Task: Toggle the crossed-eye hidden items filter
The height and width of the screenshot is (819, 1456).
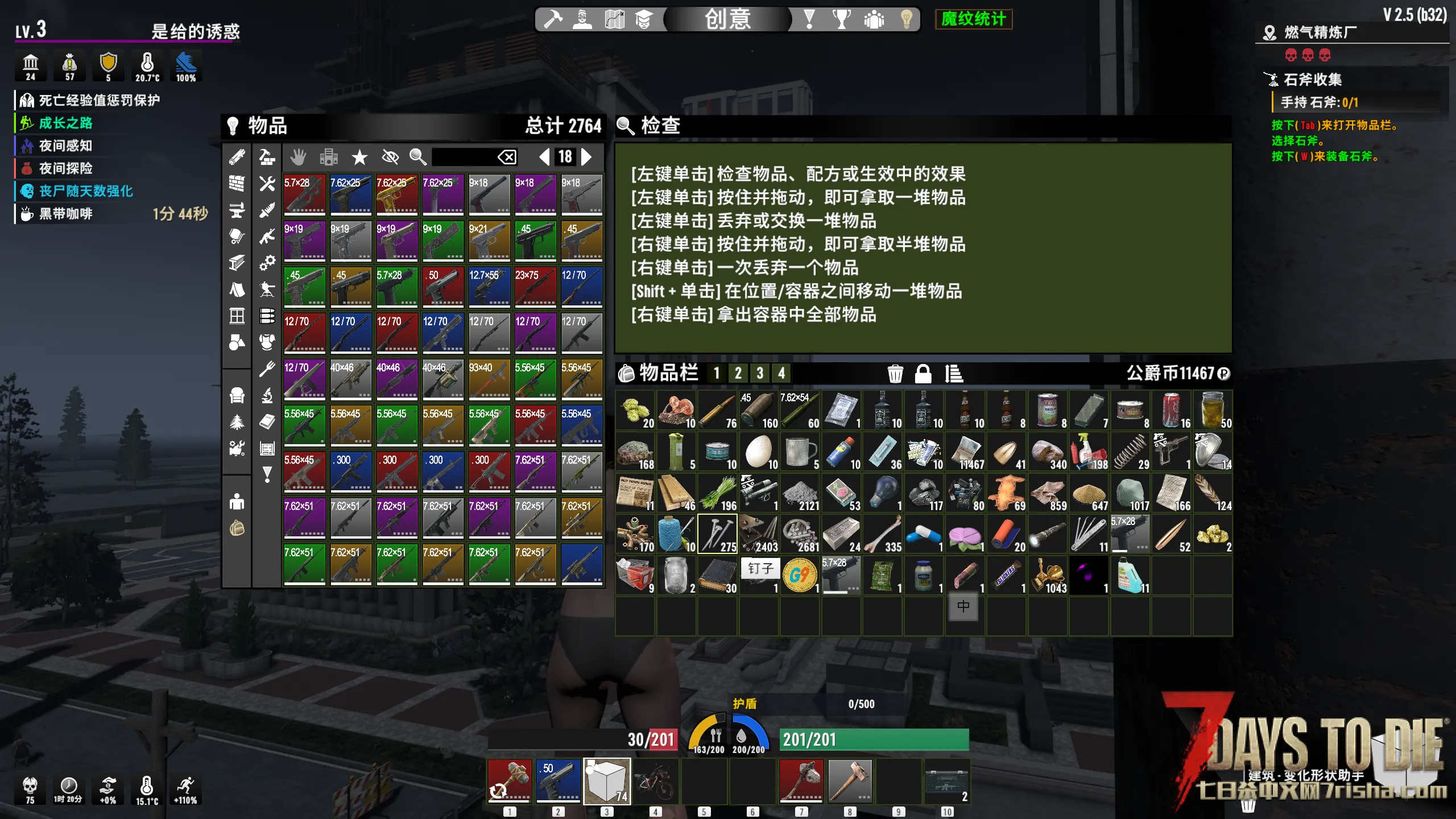Action: pyautogui.click(x=390, y=156)
